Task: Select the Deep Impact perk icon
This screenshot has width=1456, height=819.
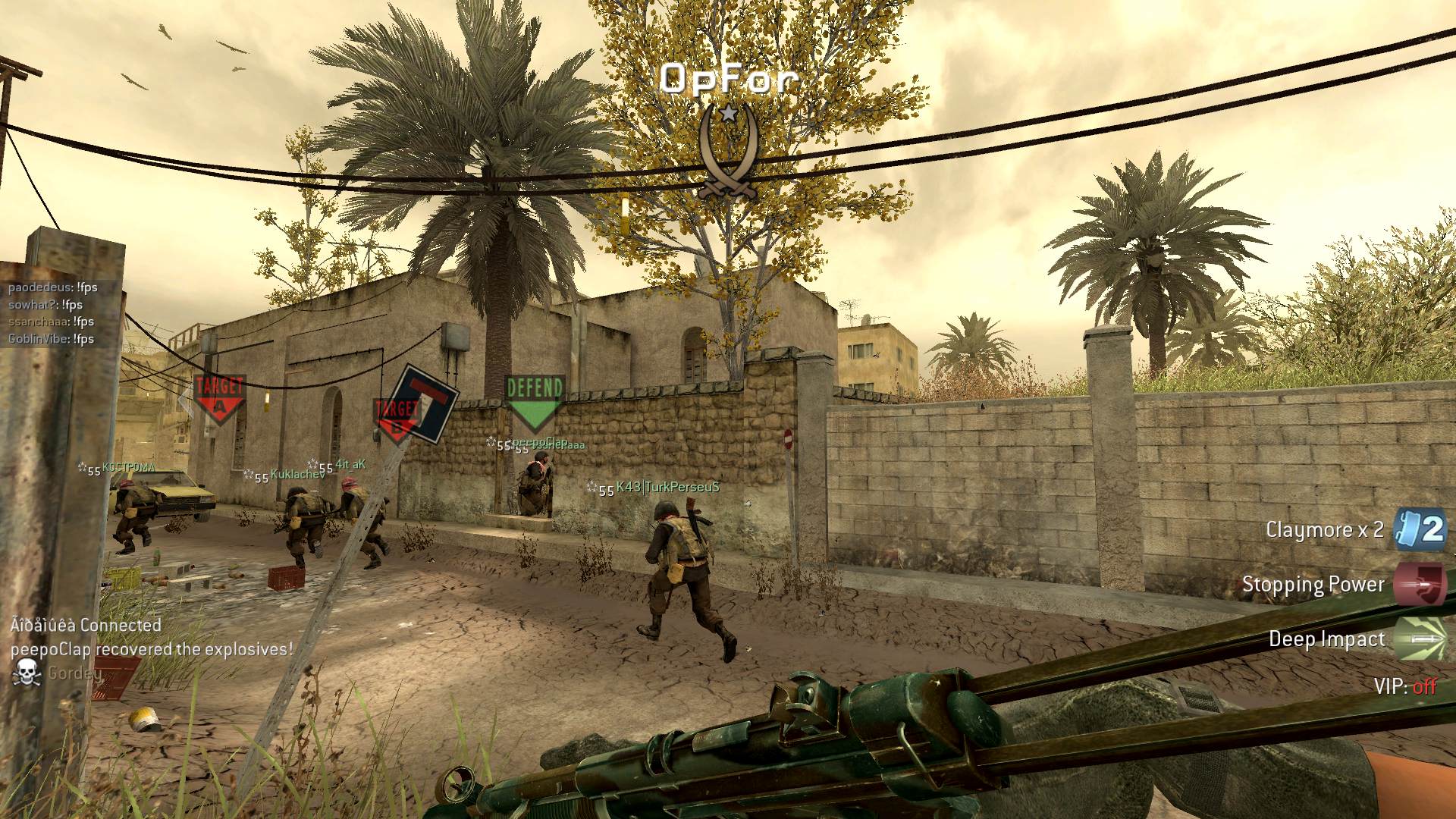Action: [x=1420, y=639]
